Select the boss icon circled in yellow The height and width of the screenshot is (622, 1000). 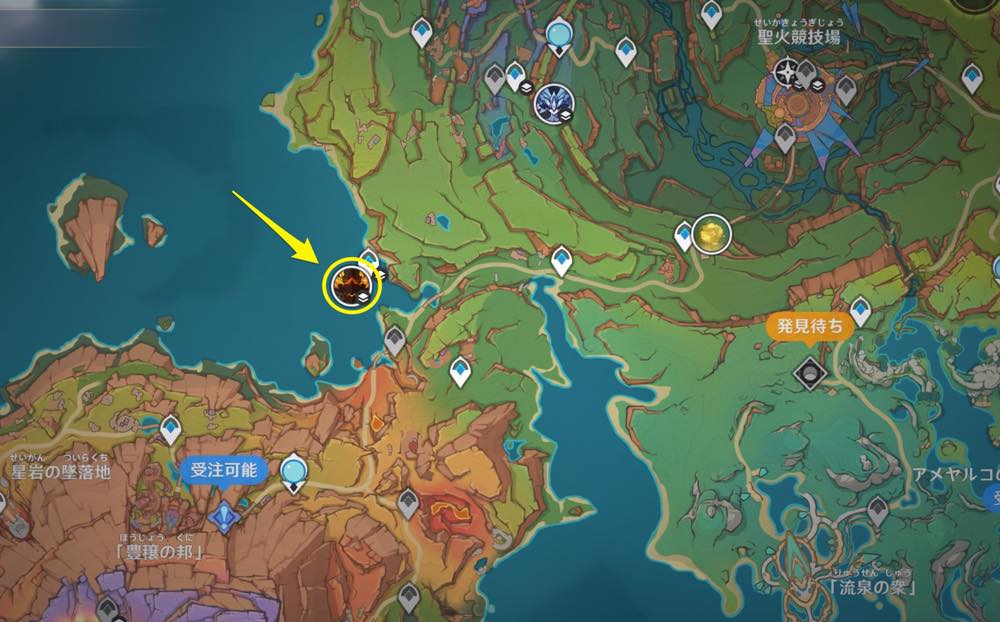(x=352, y=285)
